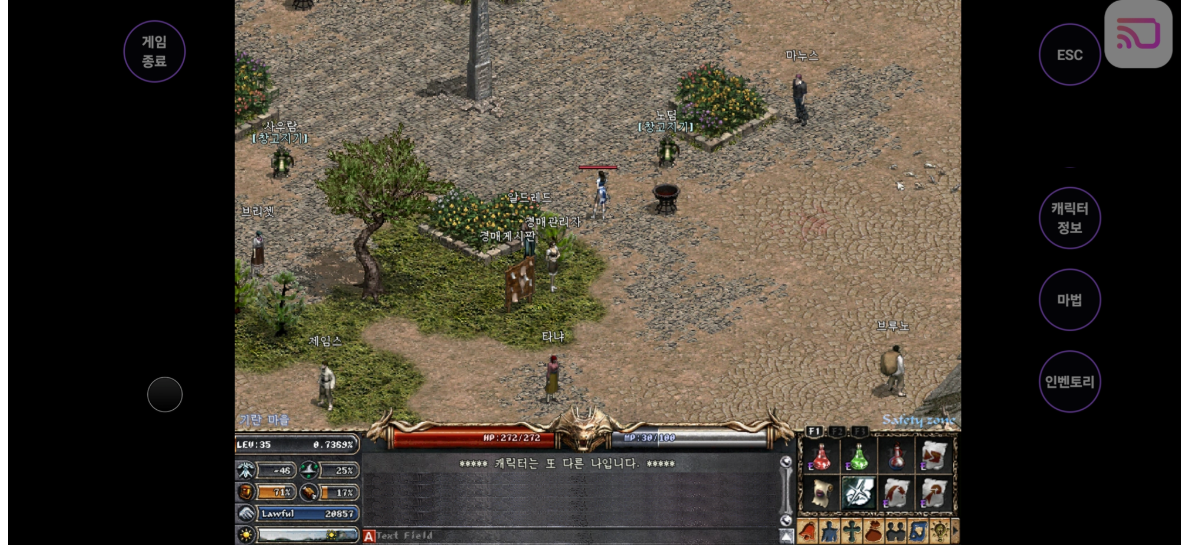The image size is (1181, 545).
Task: Open the red pouch bag icon
Action: tap(873, 531)
